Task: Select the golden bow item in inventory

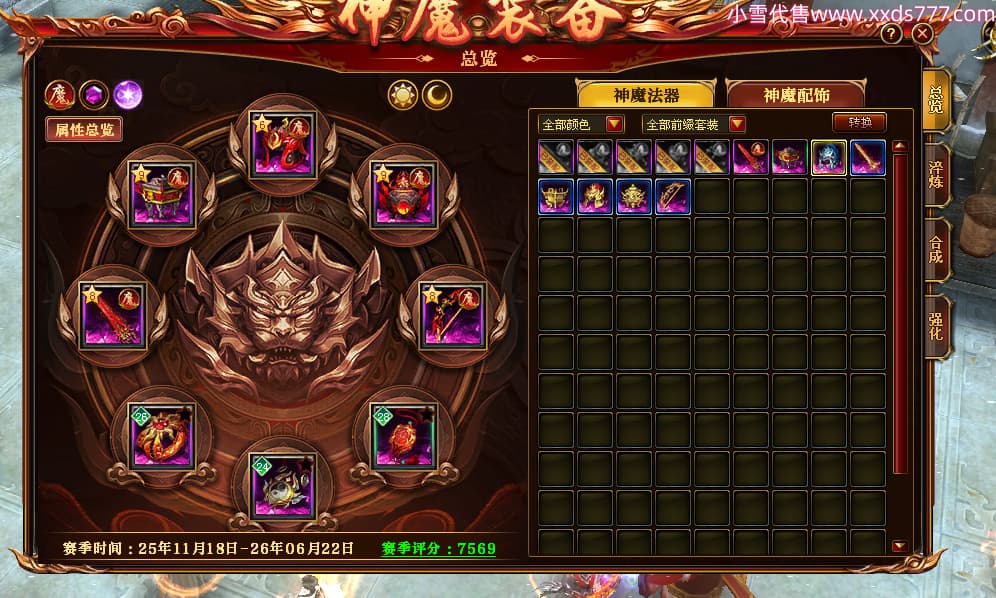Action: [x=673, y=196]
